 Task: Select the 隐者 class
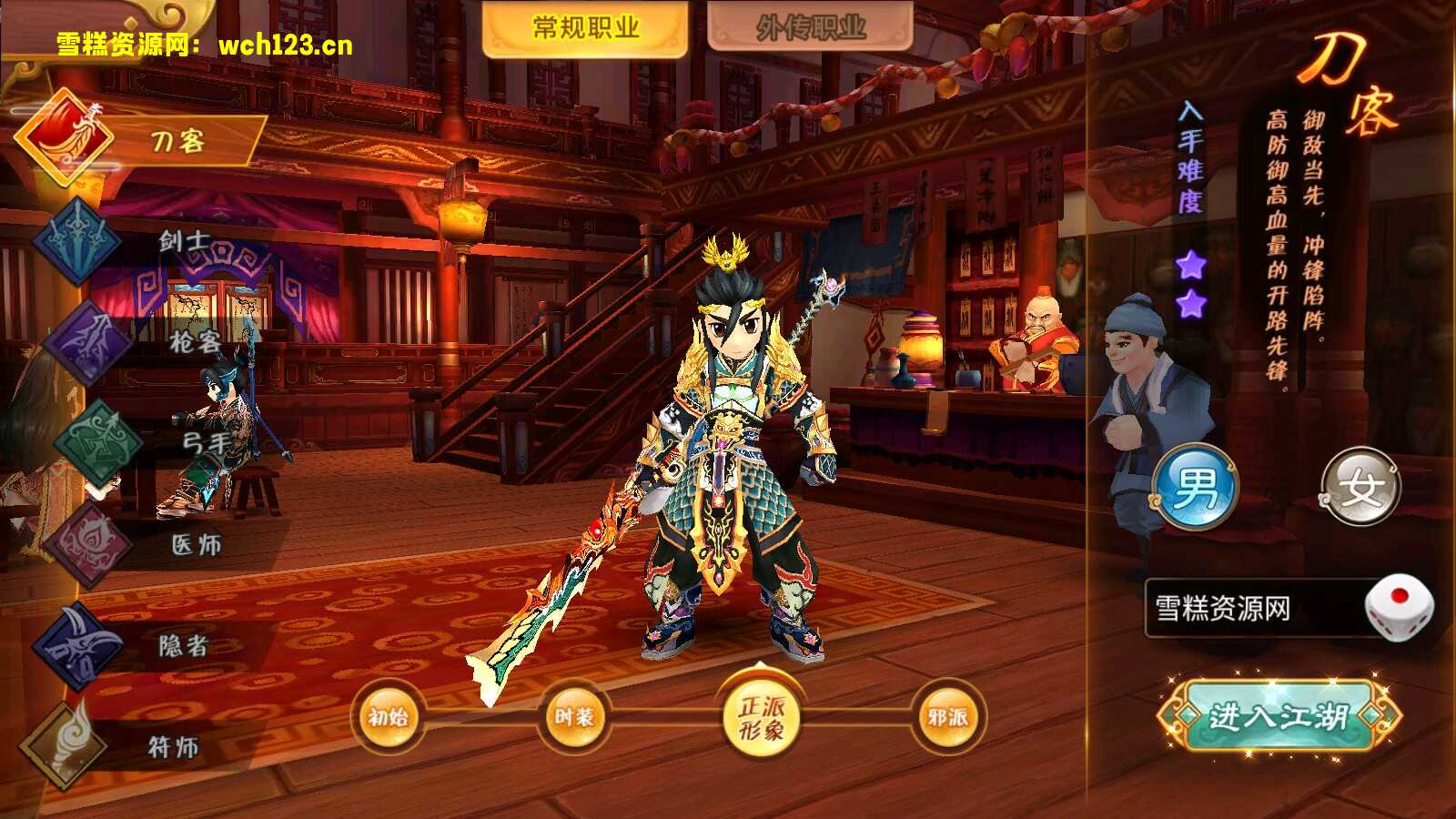click(136, 646)
